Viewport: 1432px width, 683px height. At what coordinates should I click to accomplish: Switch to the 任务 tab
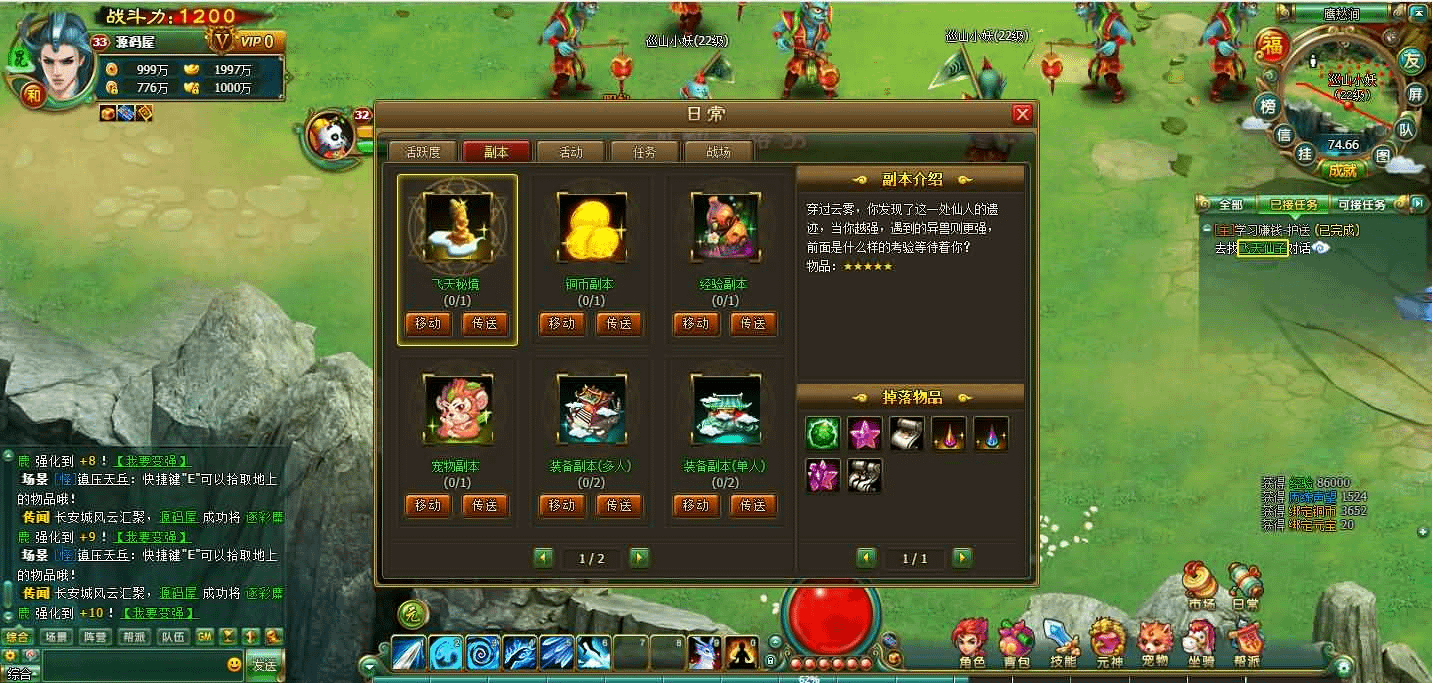pos(645,152)
